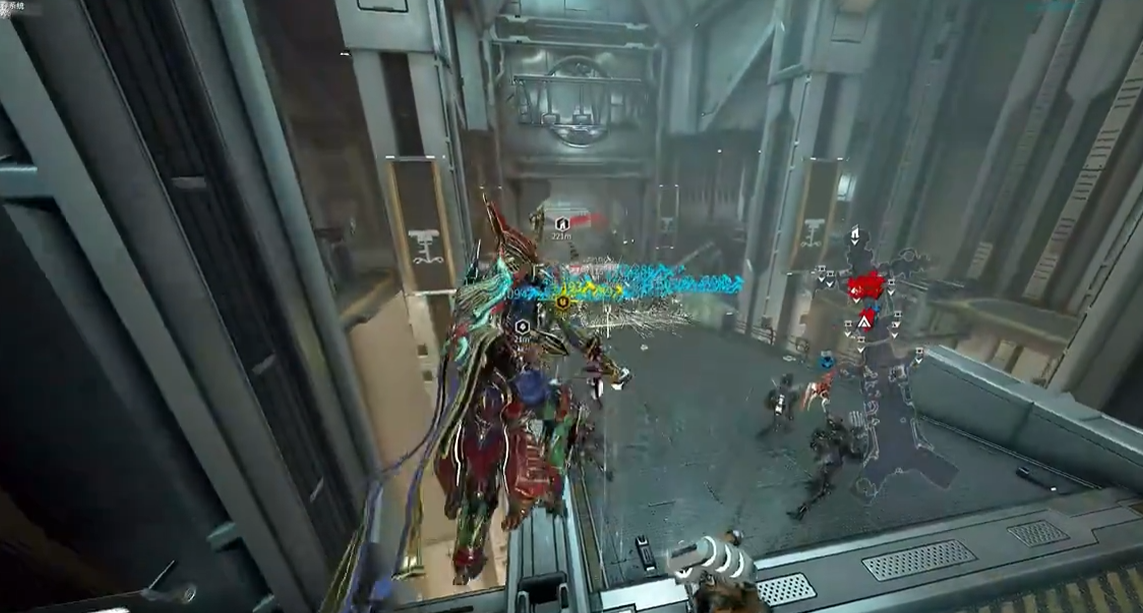Viewport: 1143px width, 613px height.
Task: Select the 21m hexagon waypoint marker
Action: click(x=521, y=326)
